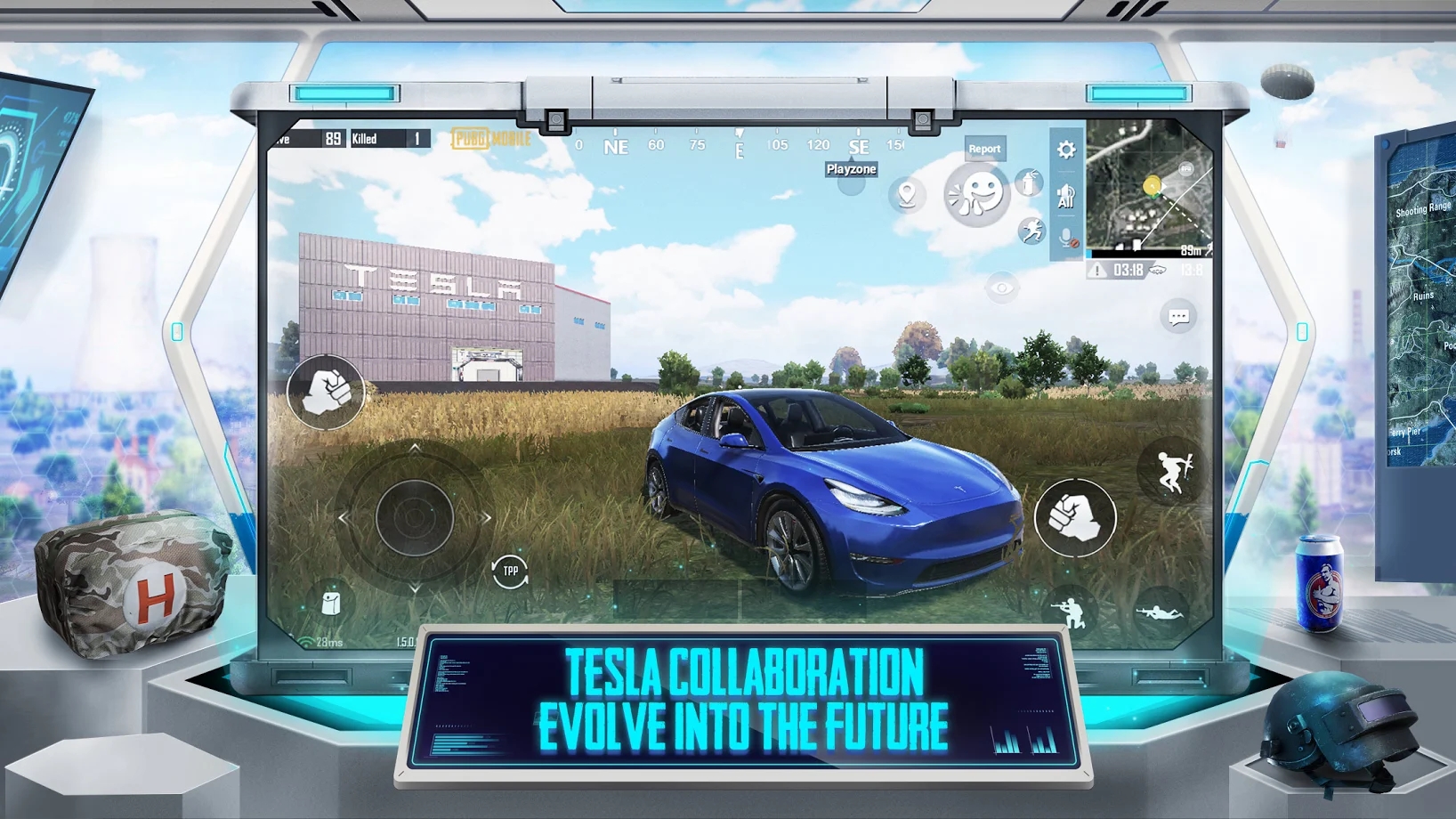Viewport: 1456px width, 819px height.
Task: Check the 03:18 zone countdown timer
Action: (x=1128, y=268)
